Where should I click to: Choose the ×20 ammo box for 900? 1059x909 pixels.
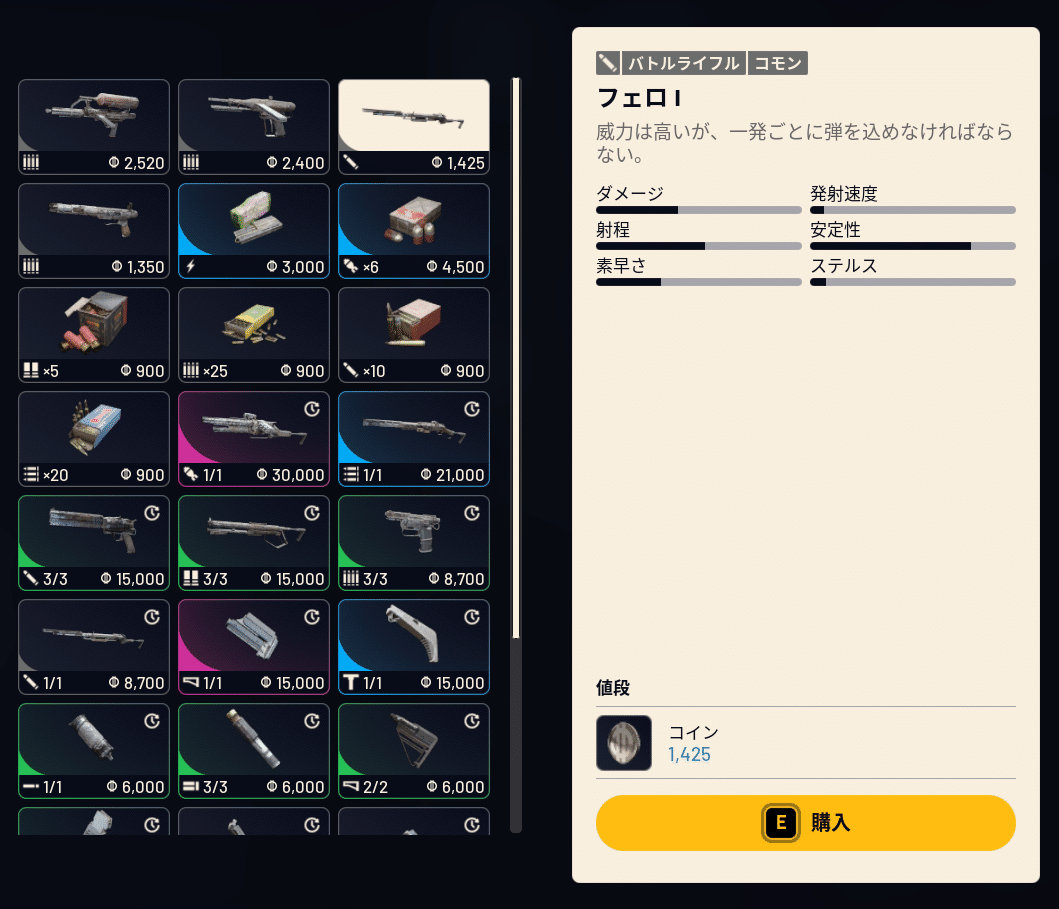[x=94, y=439]
